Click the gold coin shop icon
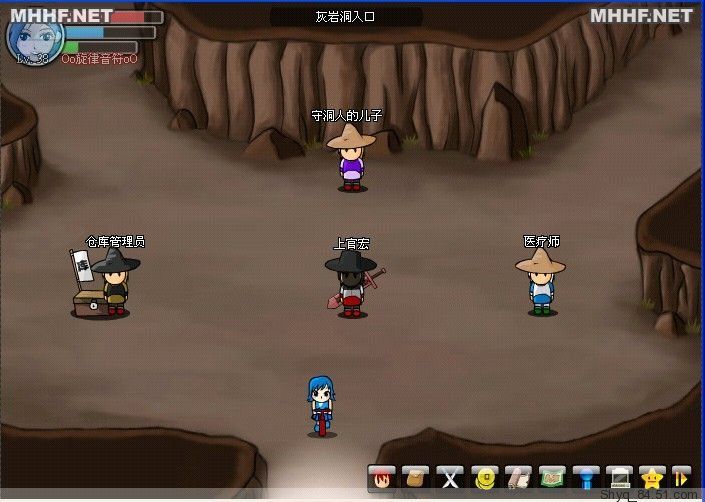The width and height of the screenshot is (705, 502). point(484,478)
